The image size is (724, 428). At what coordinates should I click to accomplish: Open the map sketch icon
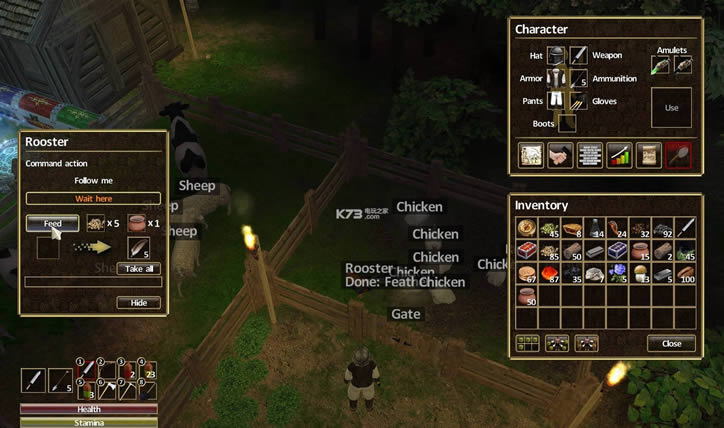click(x=531, y=155)
